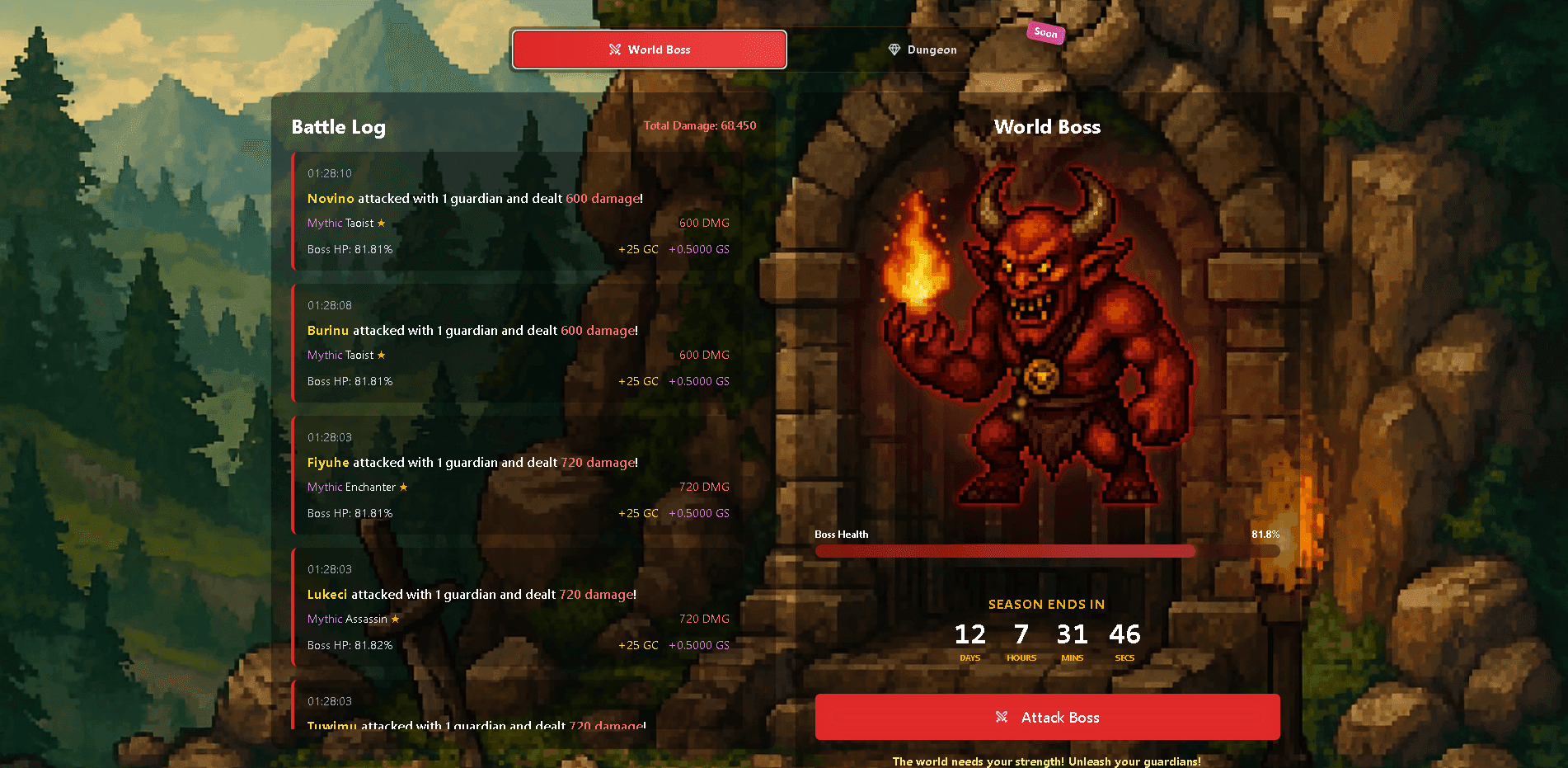Select Novino's battle log entry
The height and width of the screenshot is (768, 1568).
click(x=511, y=210)
